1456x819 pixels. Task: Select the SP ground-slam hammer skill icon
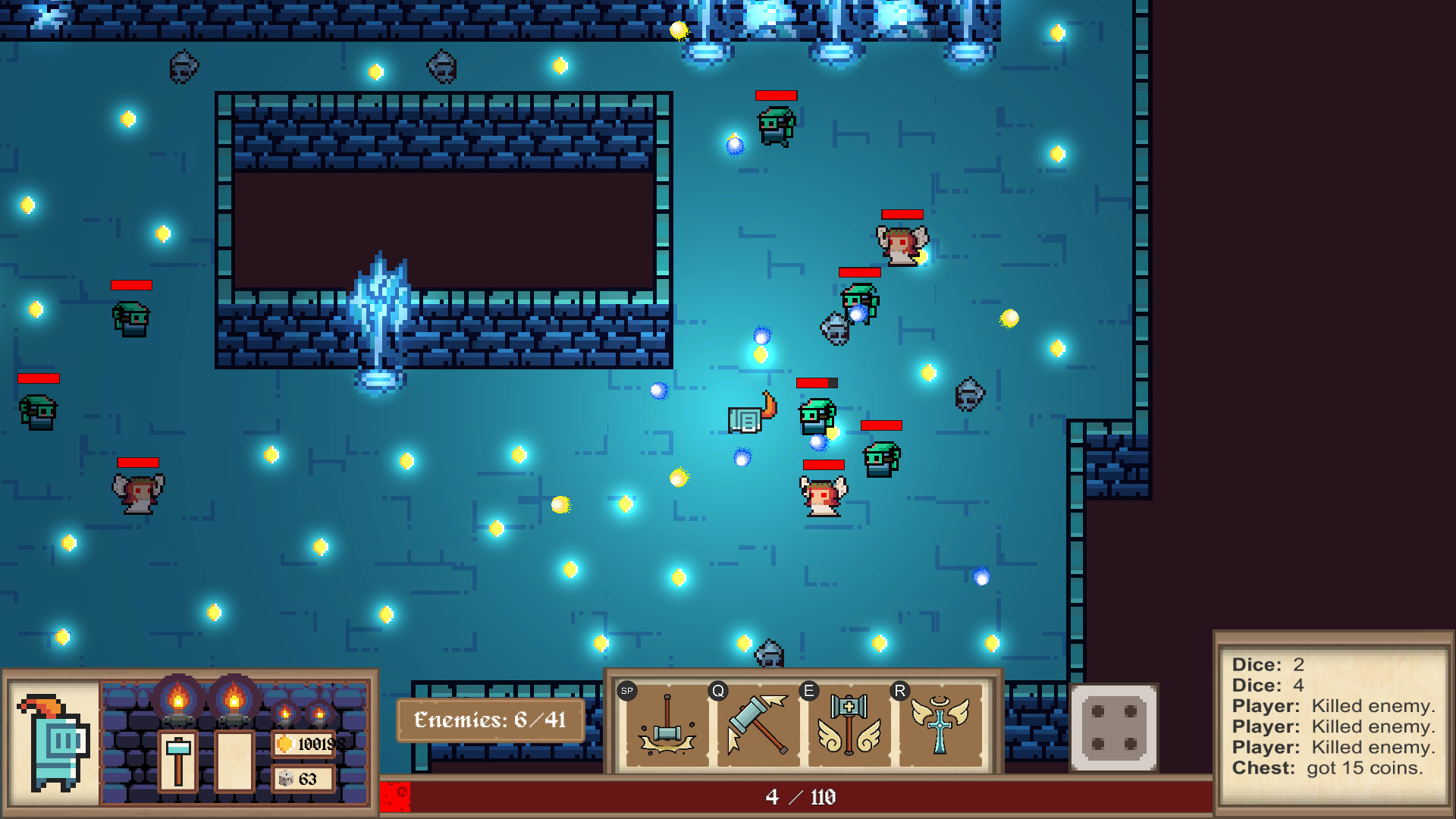[x=666, y=726]
